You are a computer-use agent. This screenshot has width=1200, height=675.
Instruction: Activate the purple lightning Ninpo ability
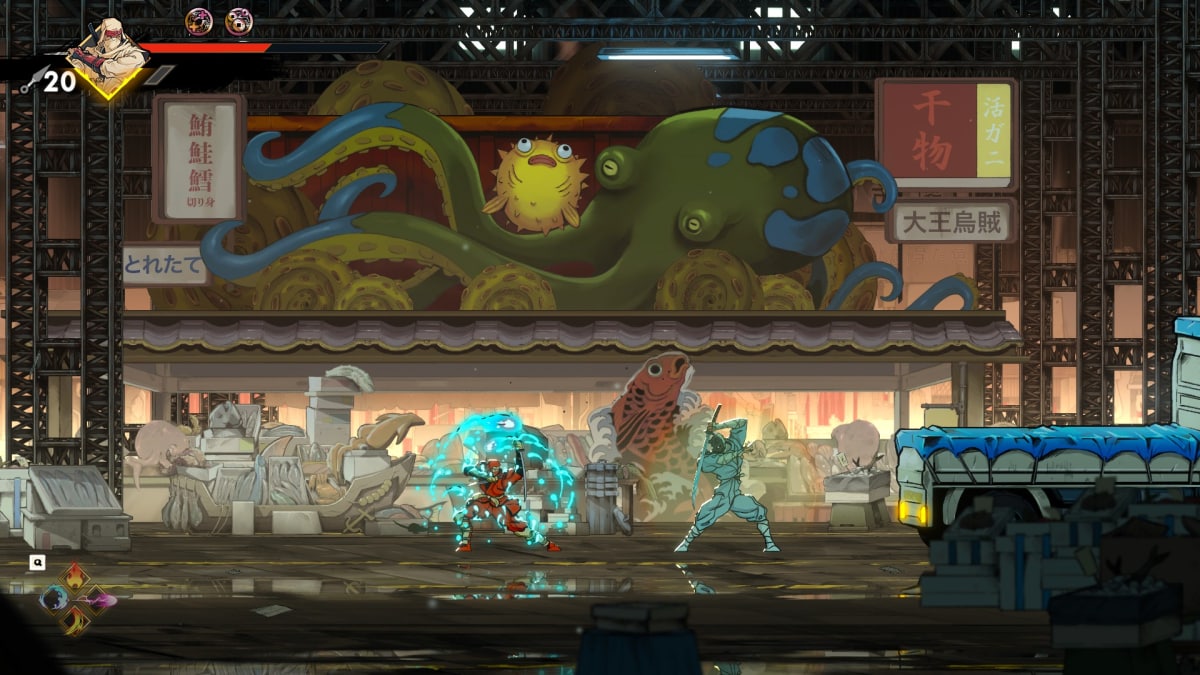[99, 600]
